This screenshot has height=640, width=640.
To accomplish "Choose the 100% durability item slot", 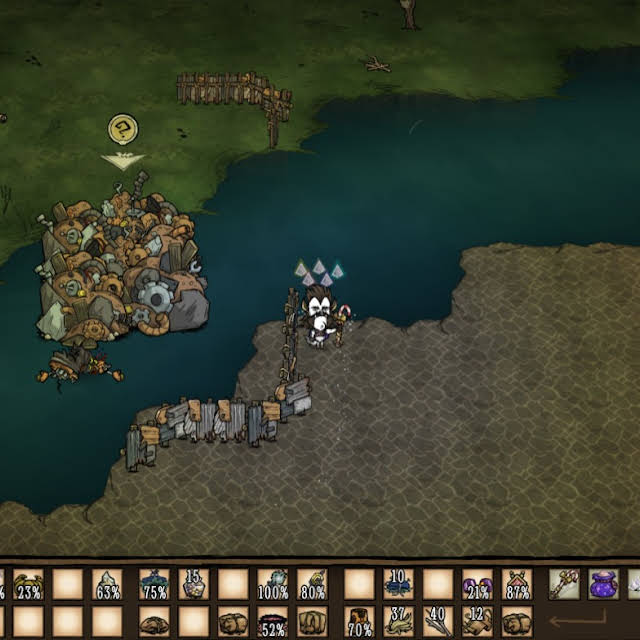I will [272, 584].
